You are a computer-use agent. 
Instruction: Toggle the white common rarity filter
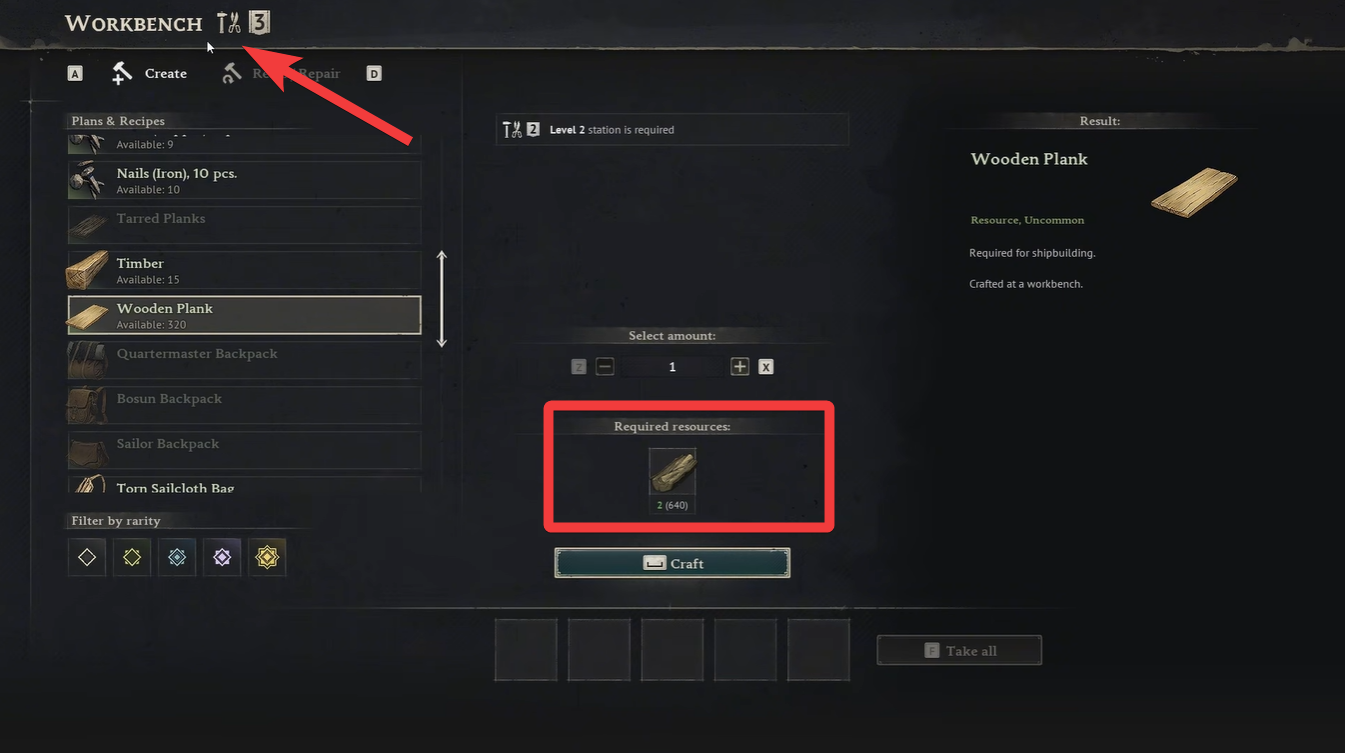[x=86, y=557]
